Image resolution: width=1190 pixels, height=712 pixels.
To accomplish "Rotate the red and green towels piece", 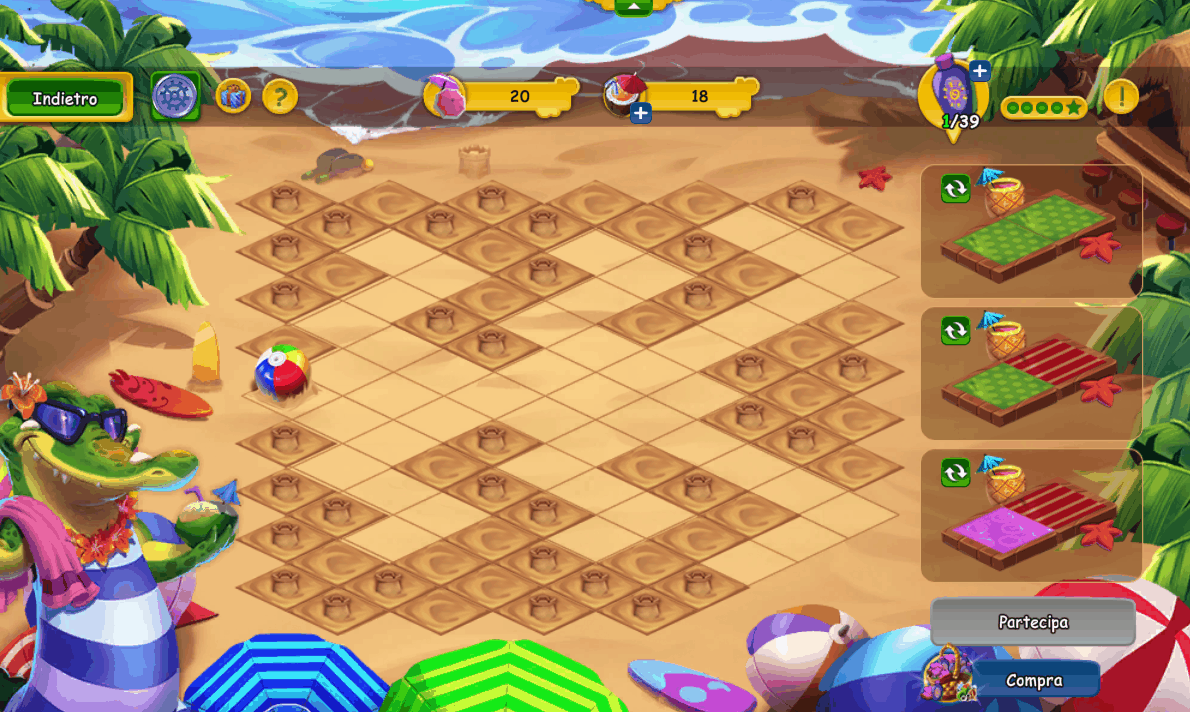I will click(955, 330).
